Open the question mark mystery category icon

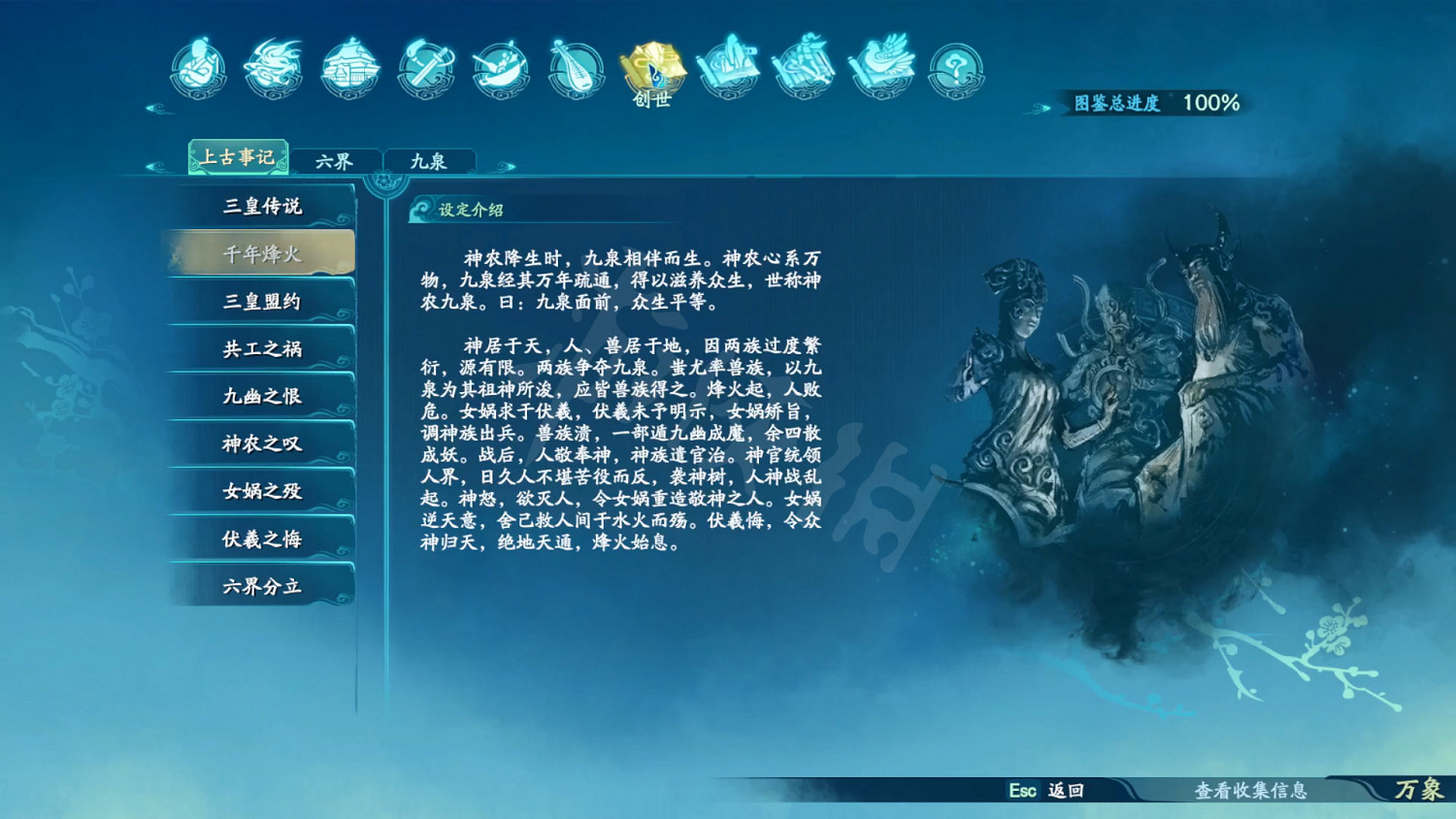pos(954,68)
